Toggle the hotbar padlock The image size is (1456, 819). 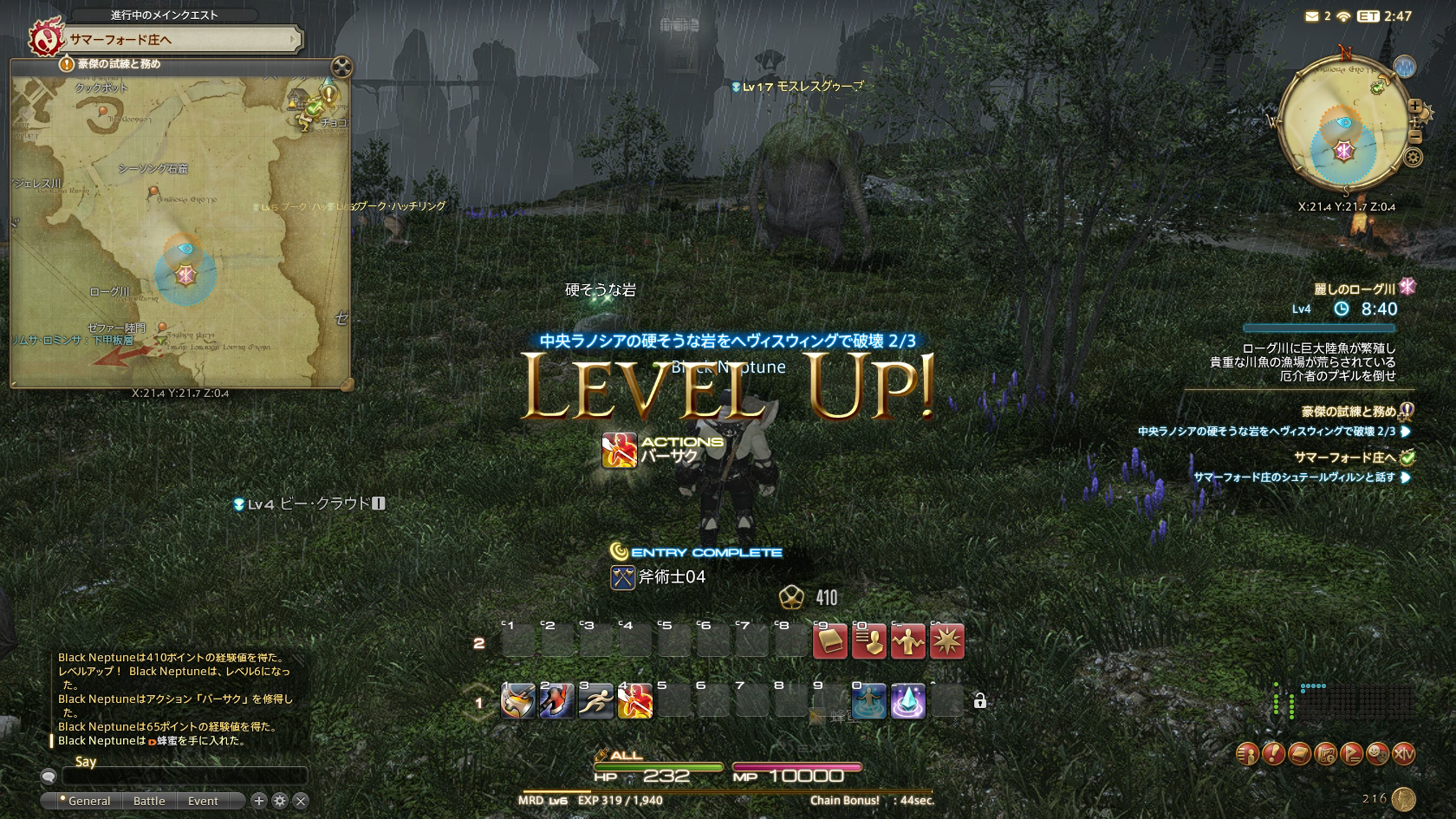click(980, 701)
